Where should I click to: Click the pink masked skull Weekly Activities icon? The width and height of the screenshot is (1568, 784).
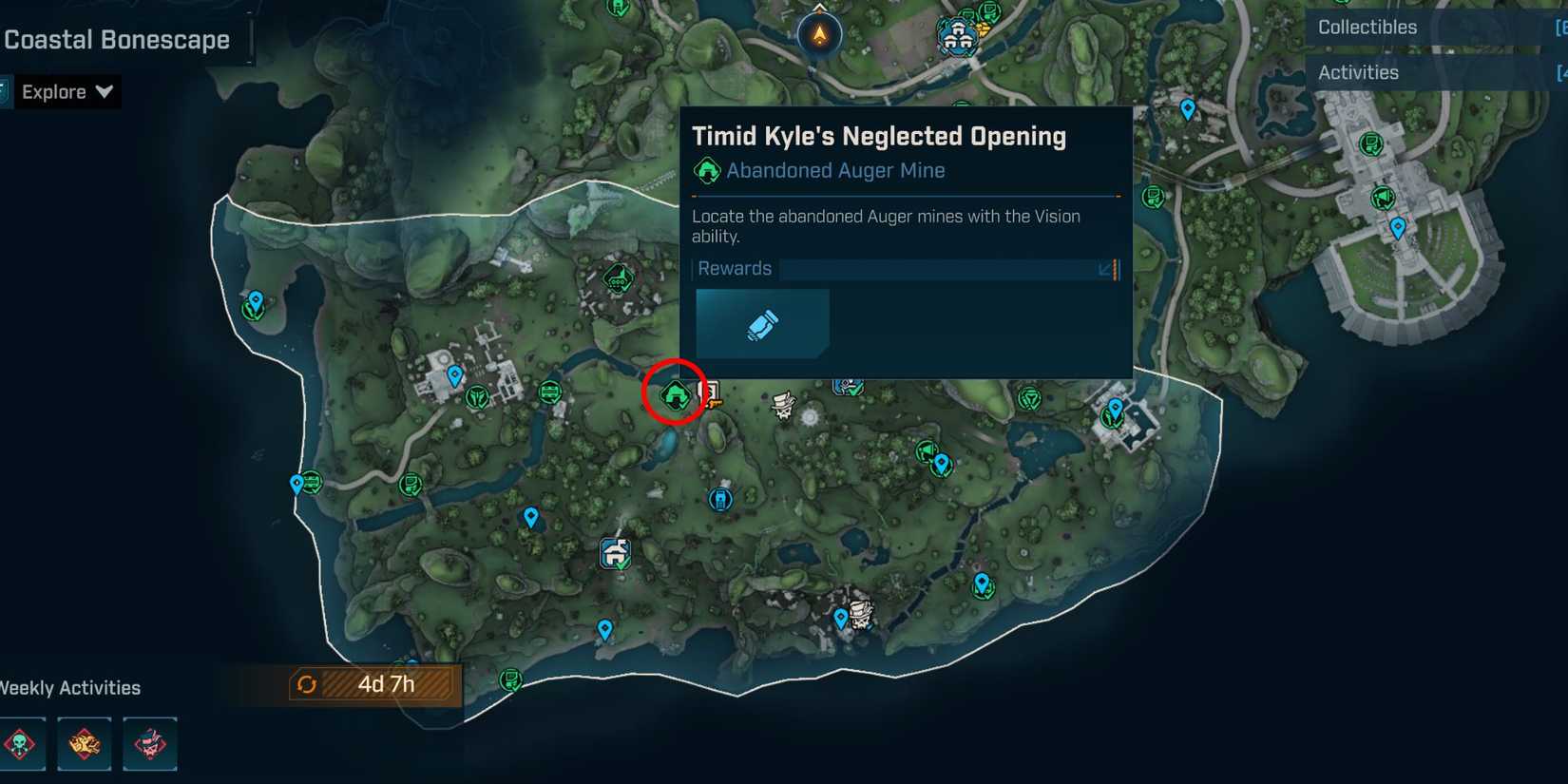coord(150,744)
